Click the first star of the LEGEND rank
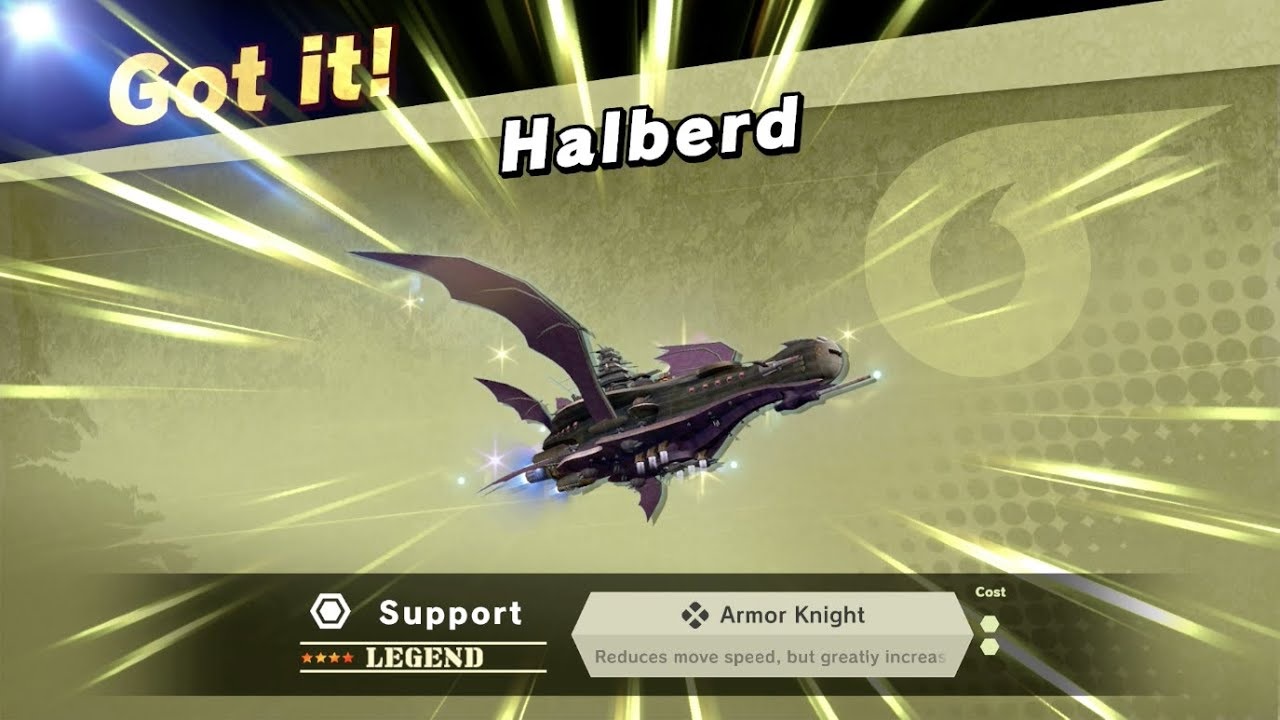The height and width of the screenshot is (720, 1280). (x=306, y=657)
